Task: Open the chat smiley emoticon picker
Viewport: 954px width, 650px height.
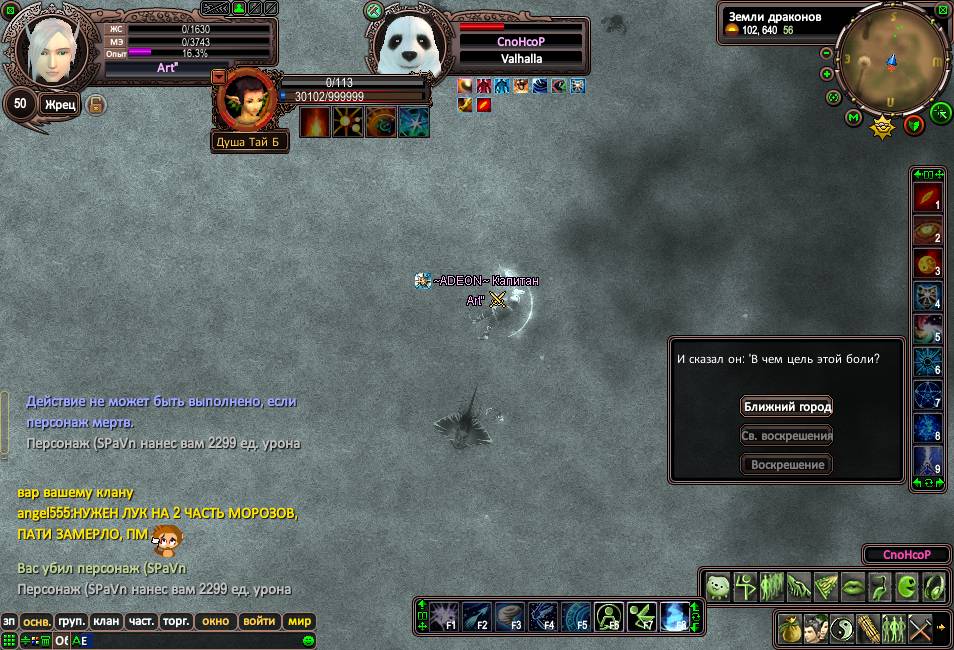Action: [308, 640]
